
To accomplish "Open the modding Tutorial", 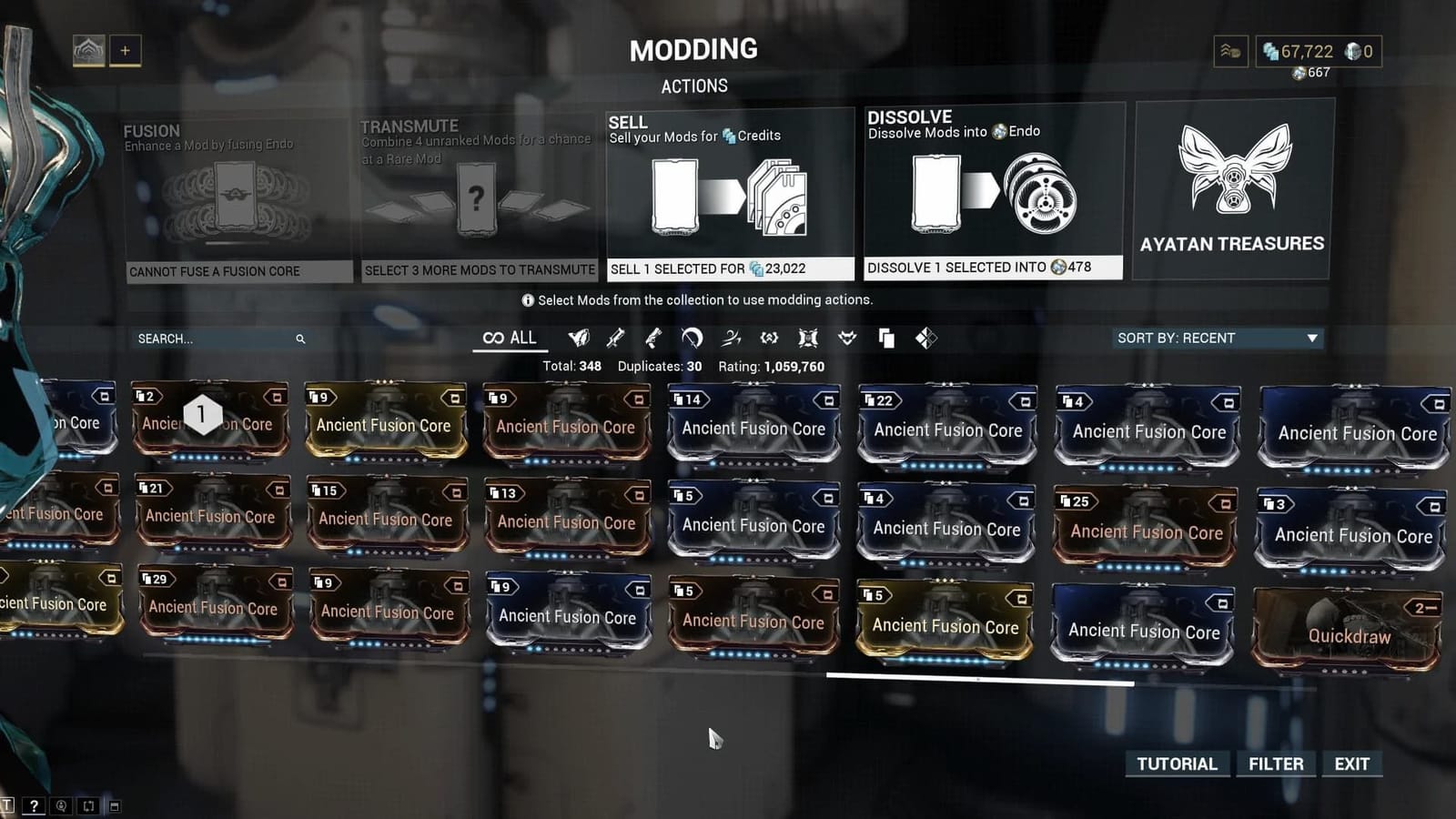I will coord(1177,763).
